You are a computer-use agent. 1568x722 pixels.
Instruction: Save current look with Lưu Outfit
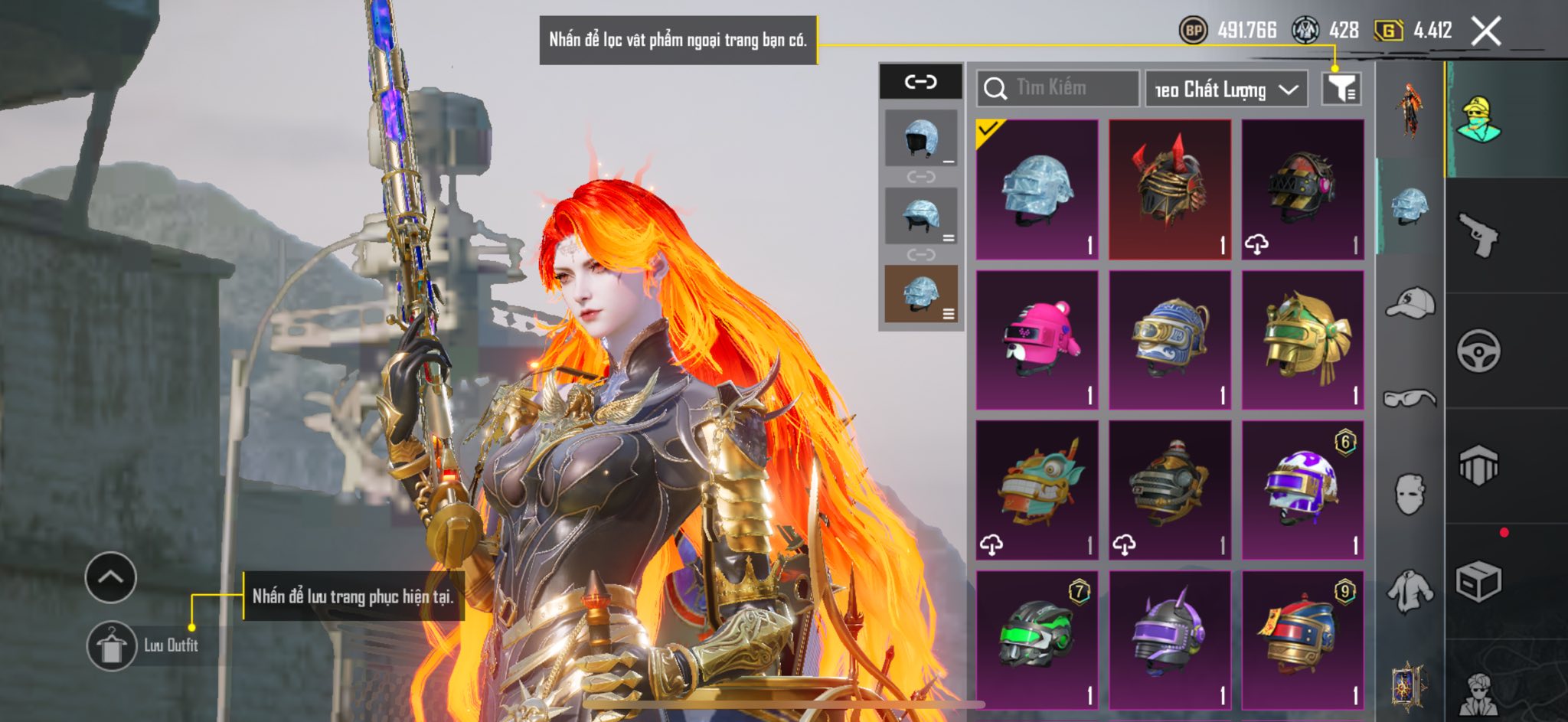click(112, 645)
